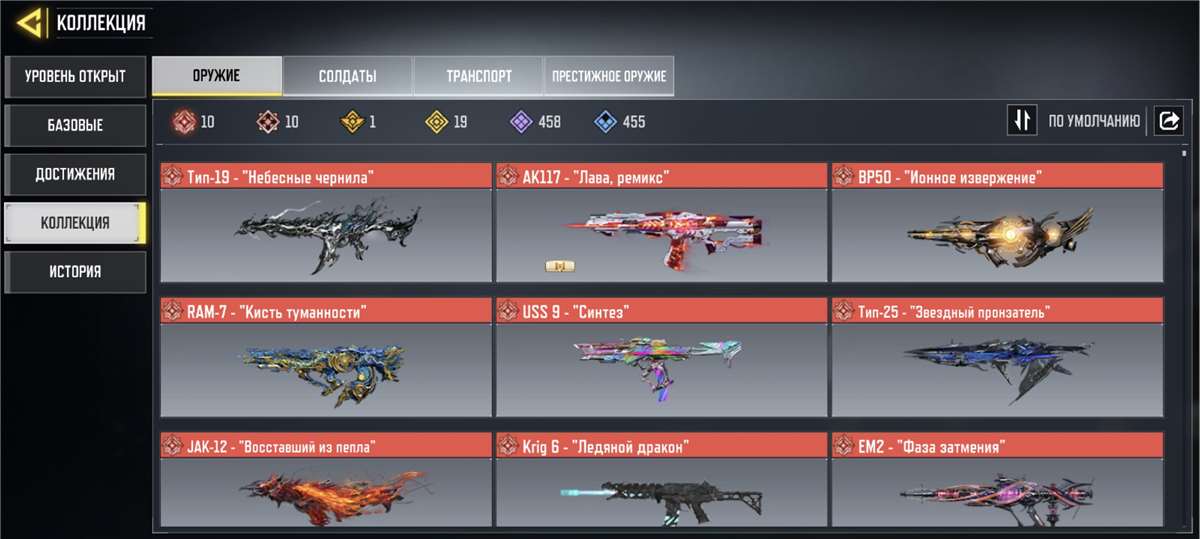Image resolution: width=1200 pixels, height=539 pixels.
Task: Select the Тип-19 Небесные чернила weapon card
Action: coord(326,223)
